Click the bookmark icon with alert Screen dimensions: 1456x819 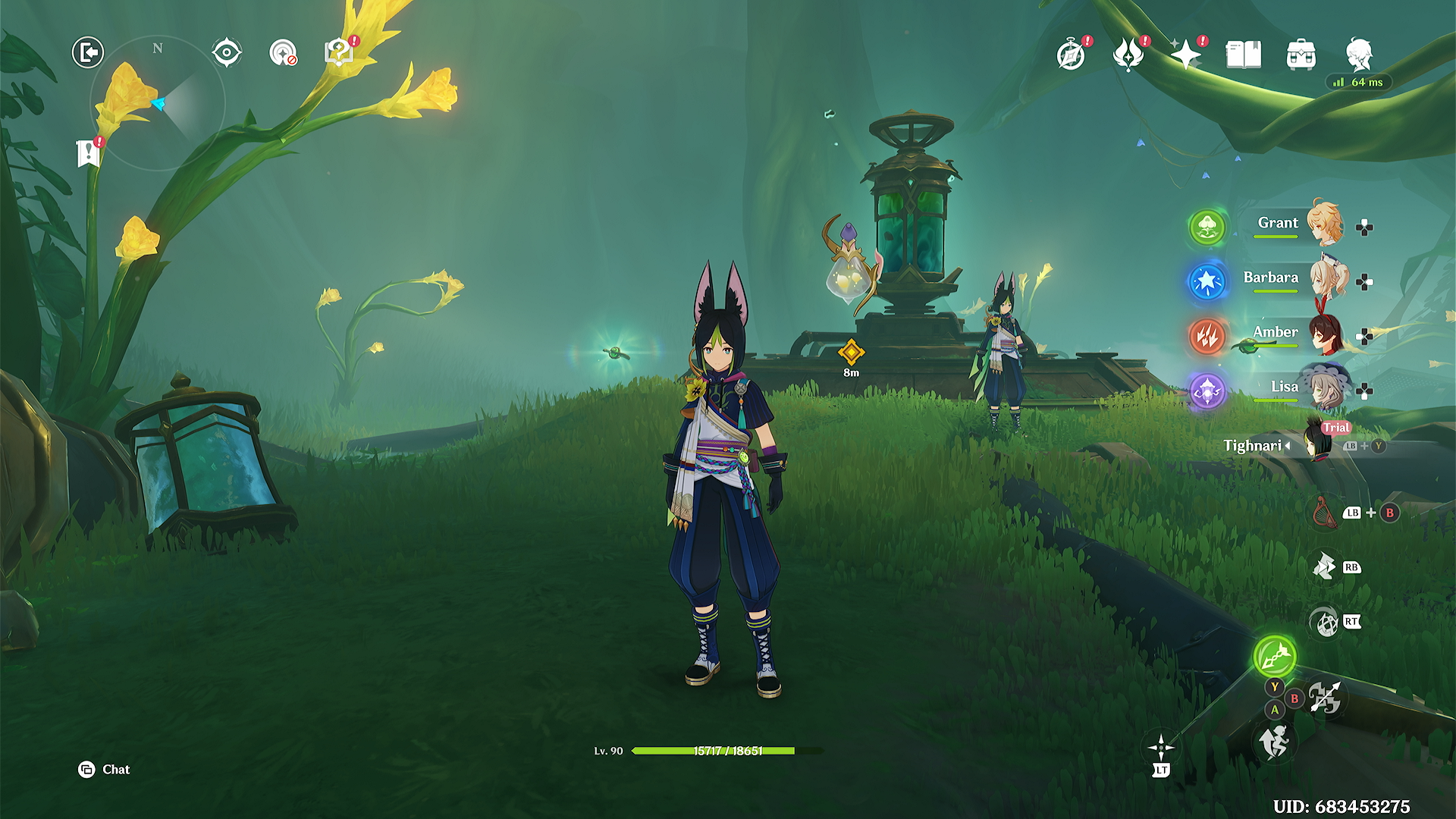point(89,152)
